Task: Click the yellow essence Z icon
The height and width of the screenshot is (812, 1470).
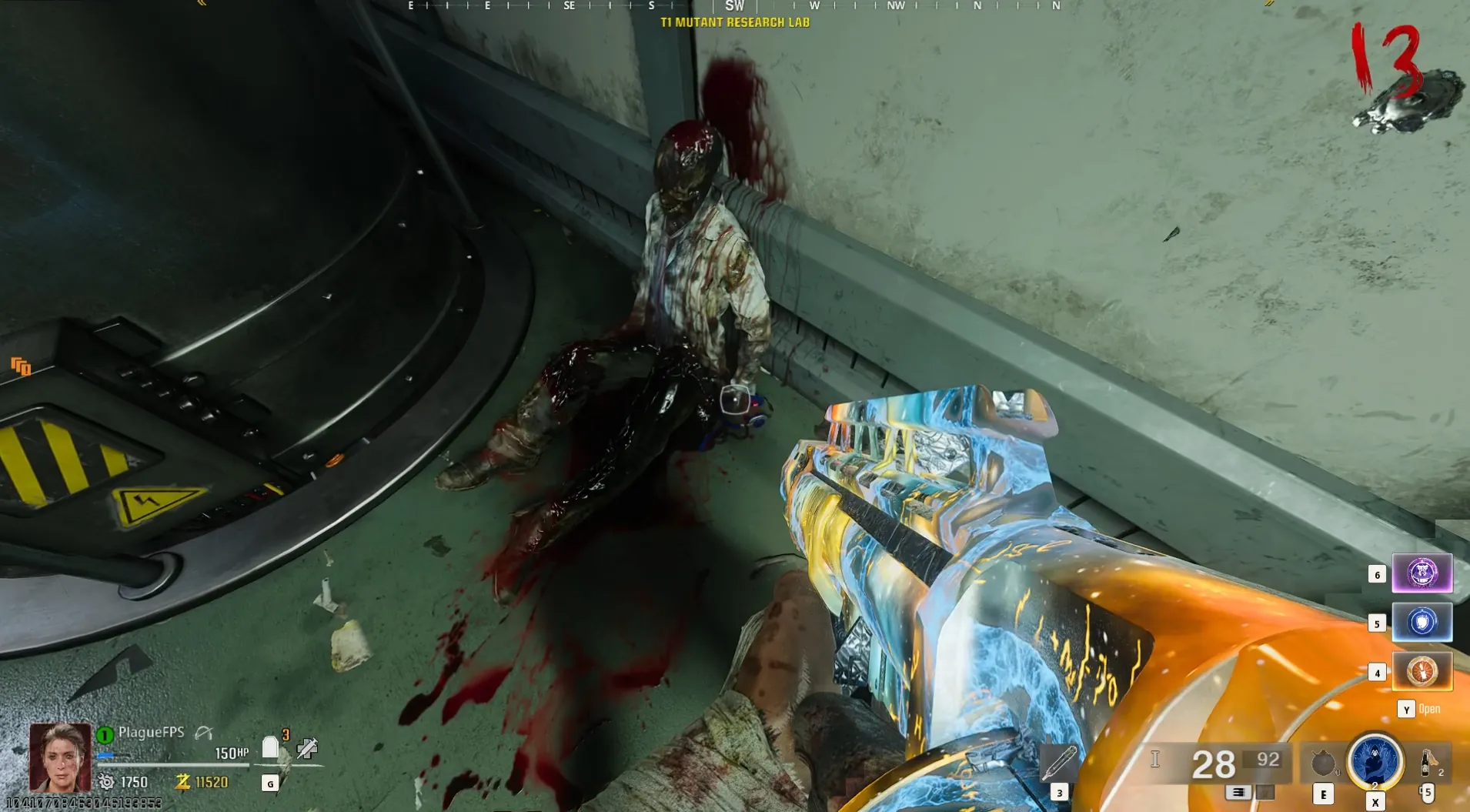Action: (182, 782)
